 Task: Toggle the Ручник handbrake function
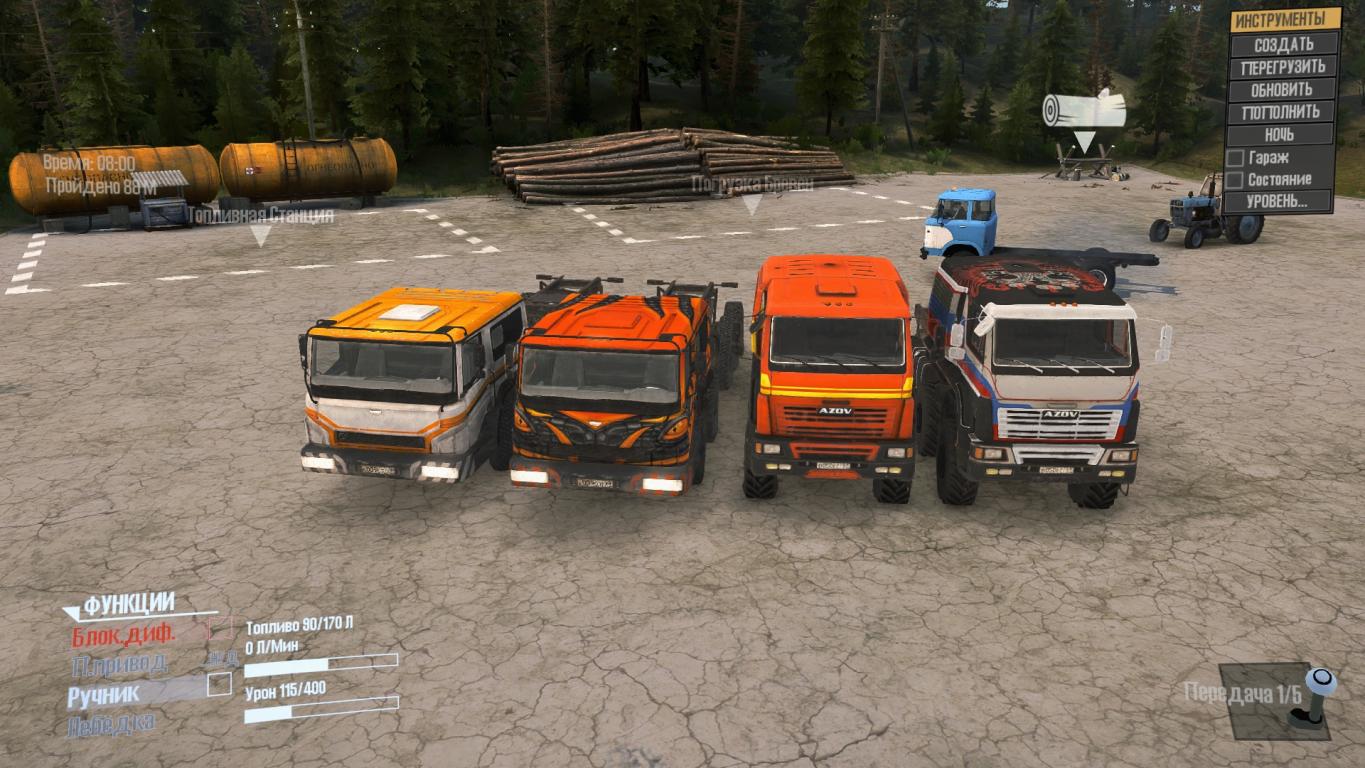pos(104,693)
